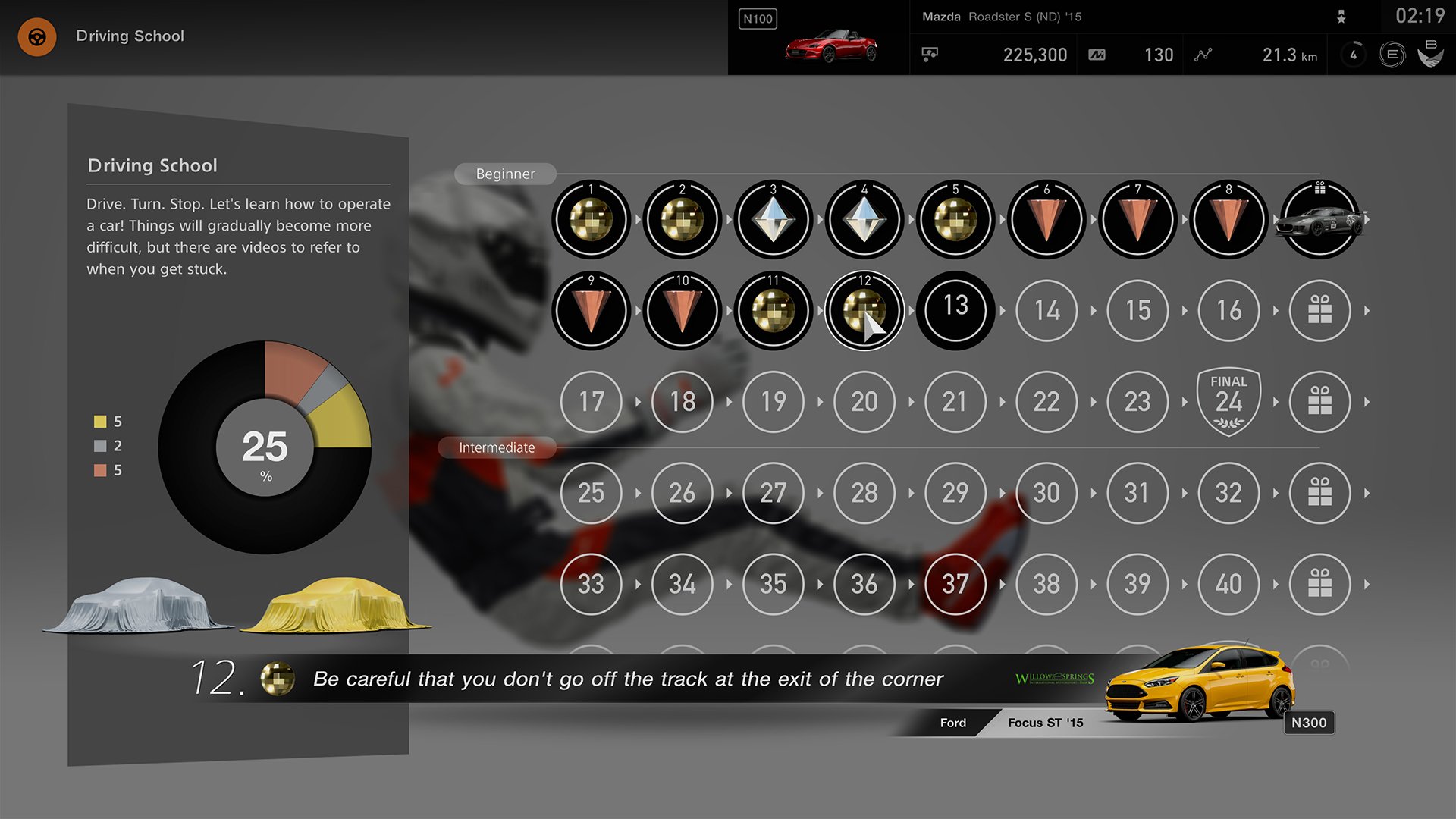
Task: Click the N100 class badge
Action: (x=757, y=19)
